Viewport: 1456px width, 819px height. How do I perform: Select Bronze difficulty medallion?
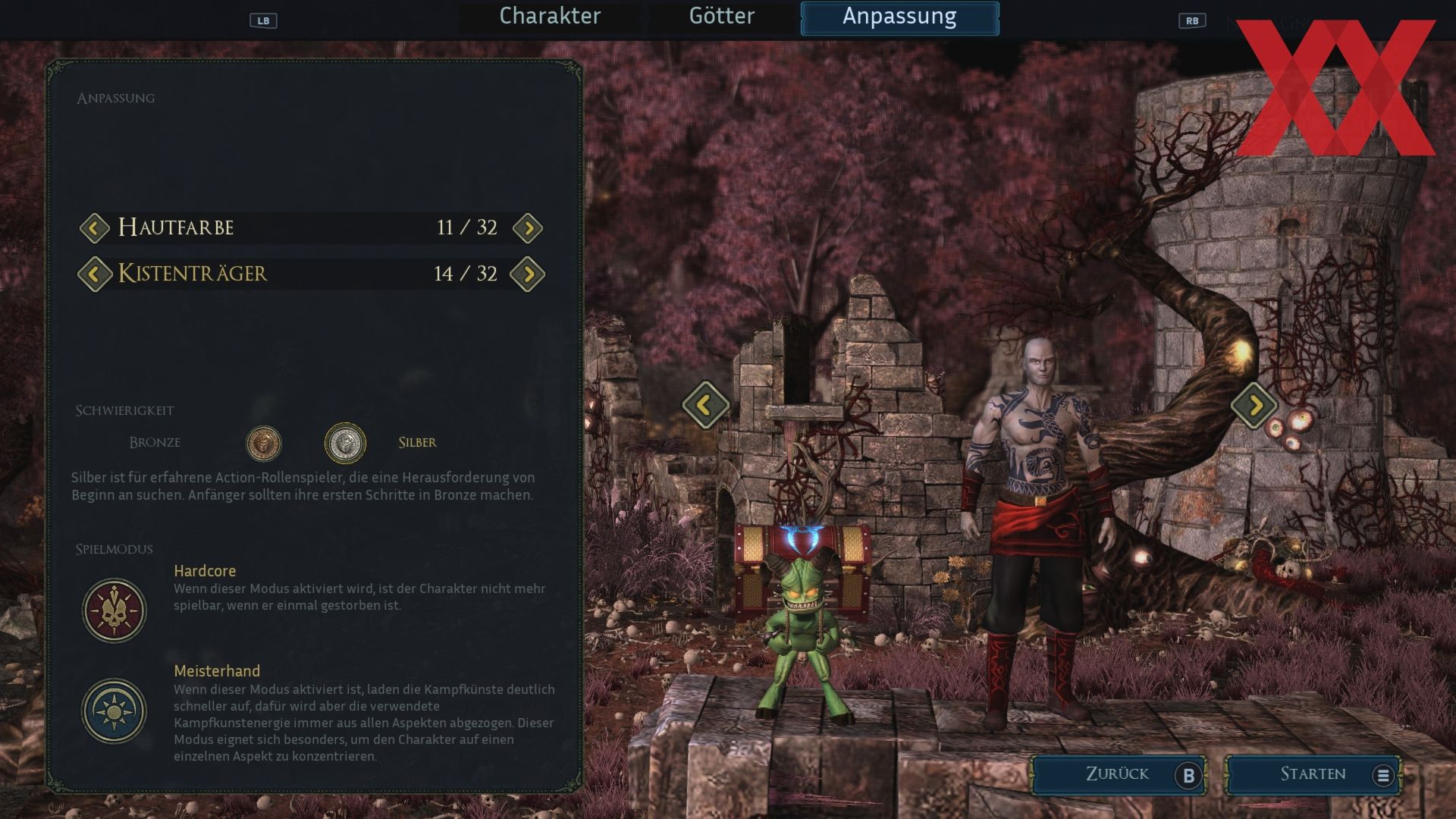pyautogui.click(x=264, y=443)
